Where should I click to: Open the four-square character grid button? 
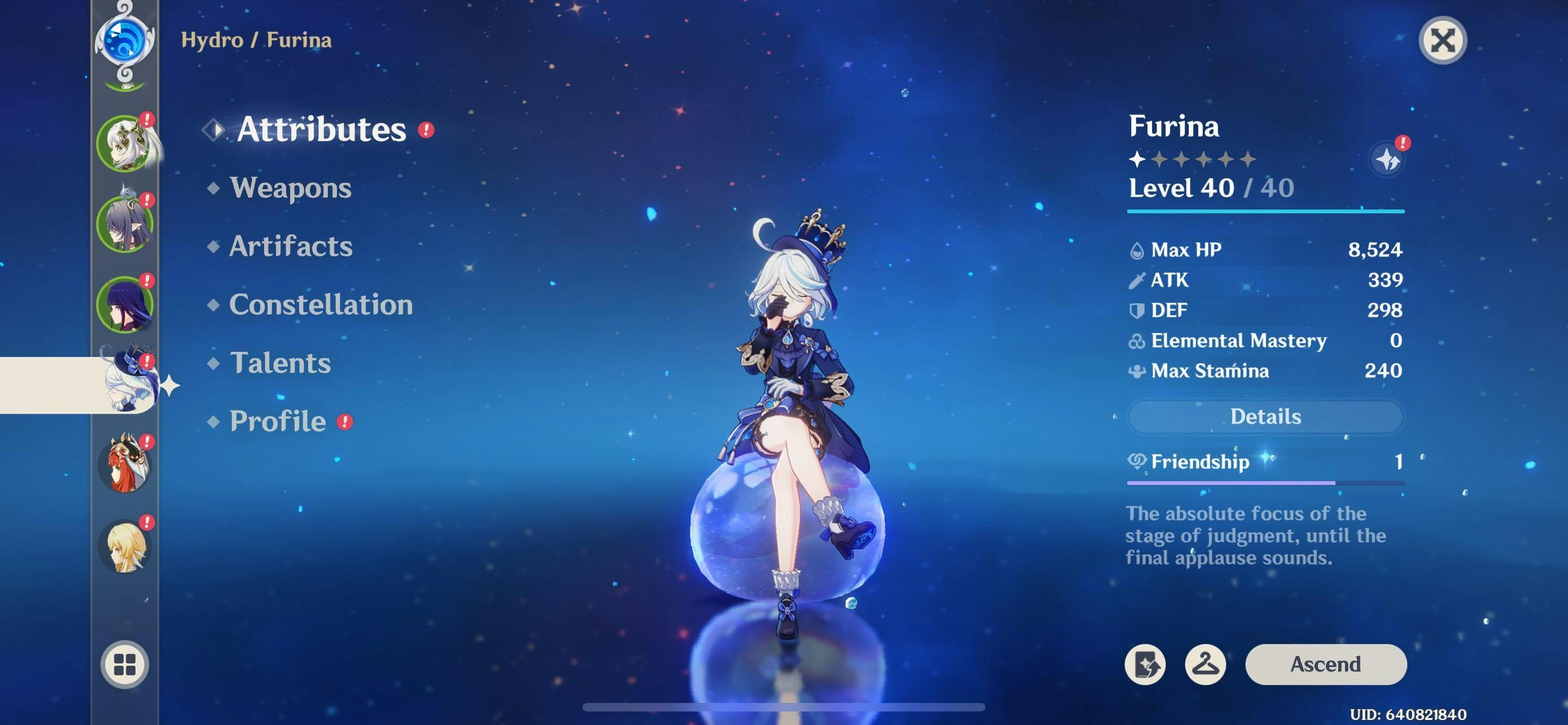point(125,664)
